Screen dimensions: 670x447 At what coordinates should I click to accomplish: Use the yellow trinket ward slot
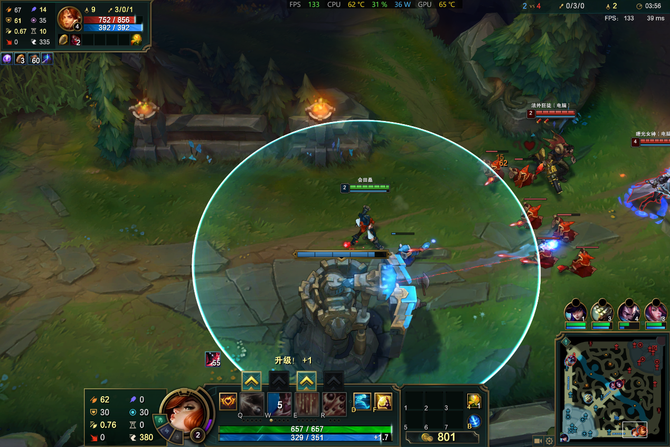pyautogui.click(x=474, y=401)
